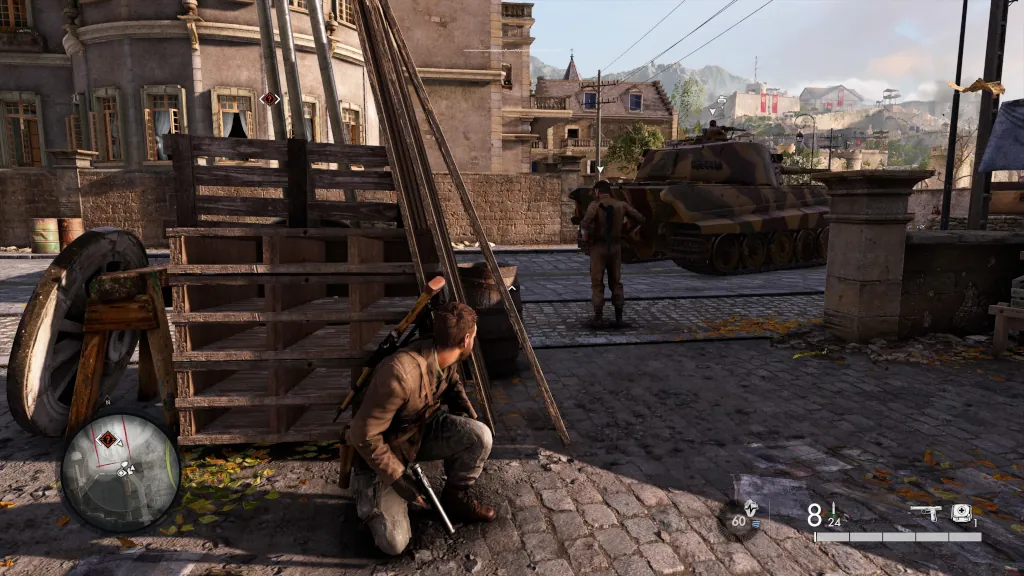This screenshot has width=1024, height=576.
Task: Click the circular minimap
Action: [x=120, y=471]
